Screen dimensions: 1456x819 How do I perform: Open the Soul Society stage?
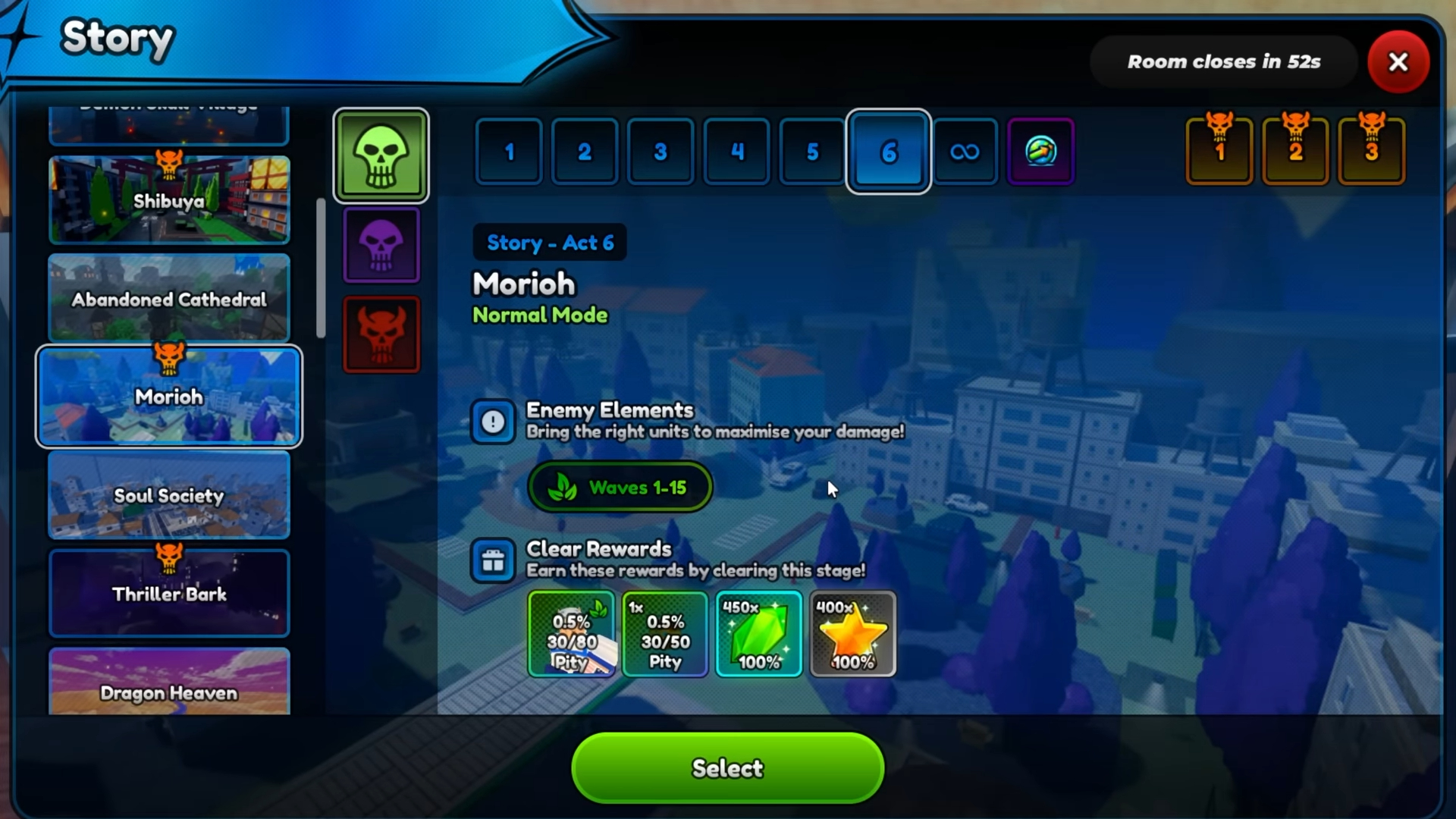coord(169,495)
